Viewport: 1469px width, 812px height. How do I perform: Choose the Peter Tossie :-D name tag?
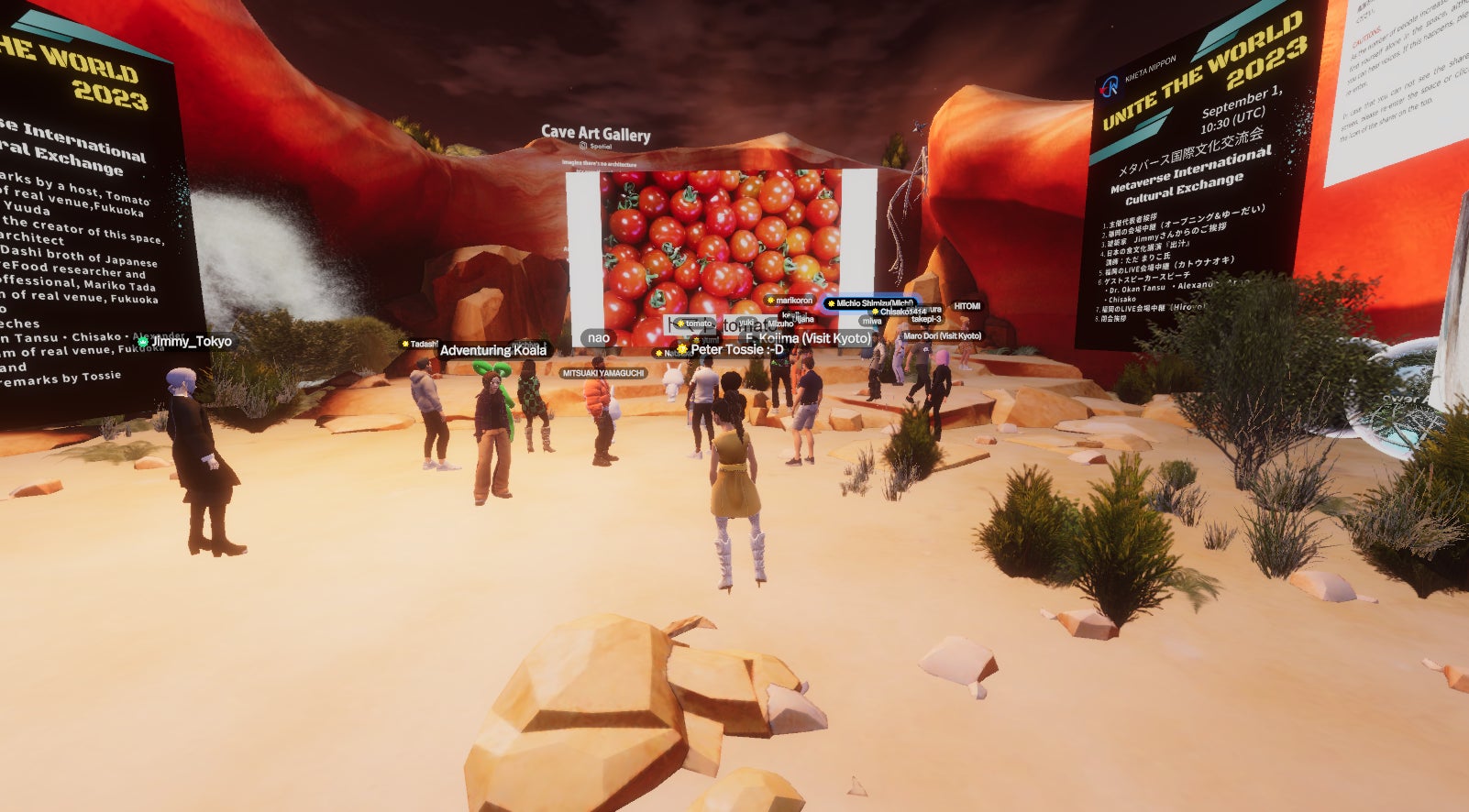[732, 350]
